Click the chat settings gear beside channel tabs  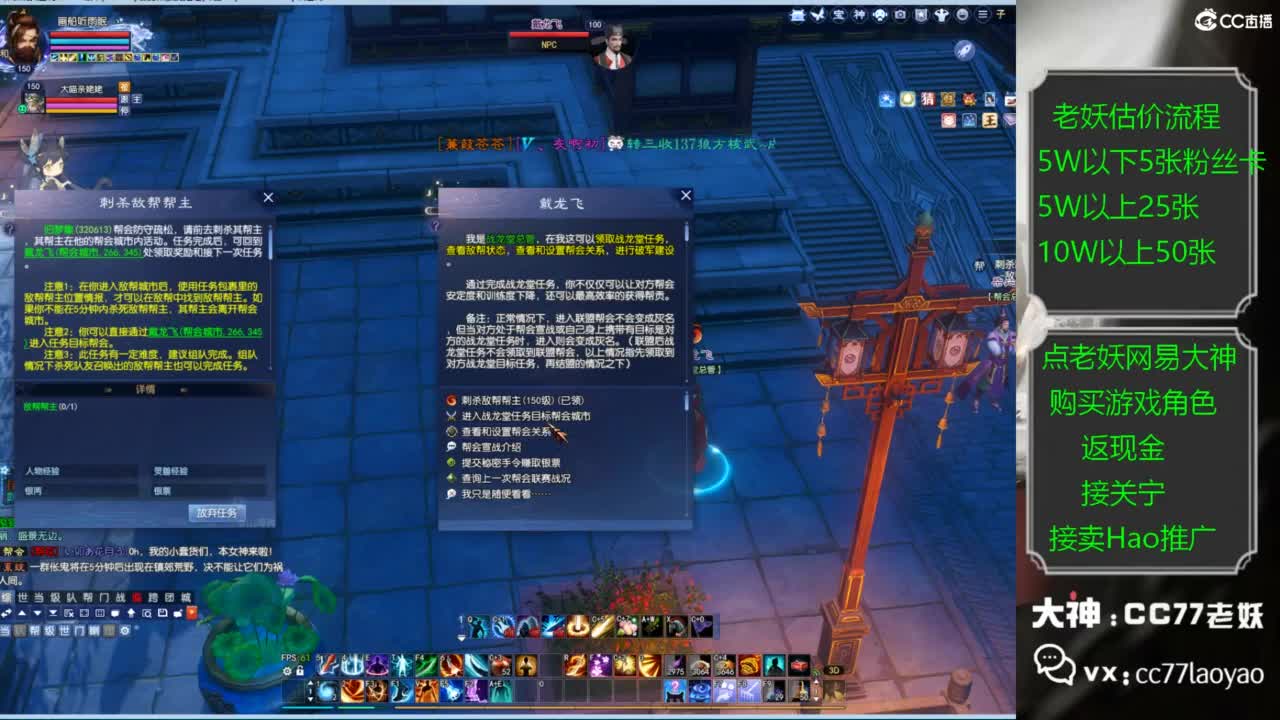[x=125, y=631]
